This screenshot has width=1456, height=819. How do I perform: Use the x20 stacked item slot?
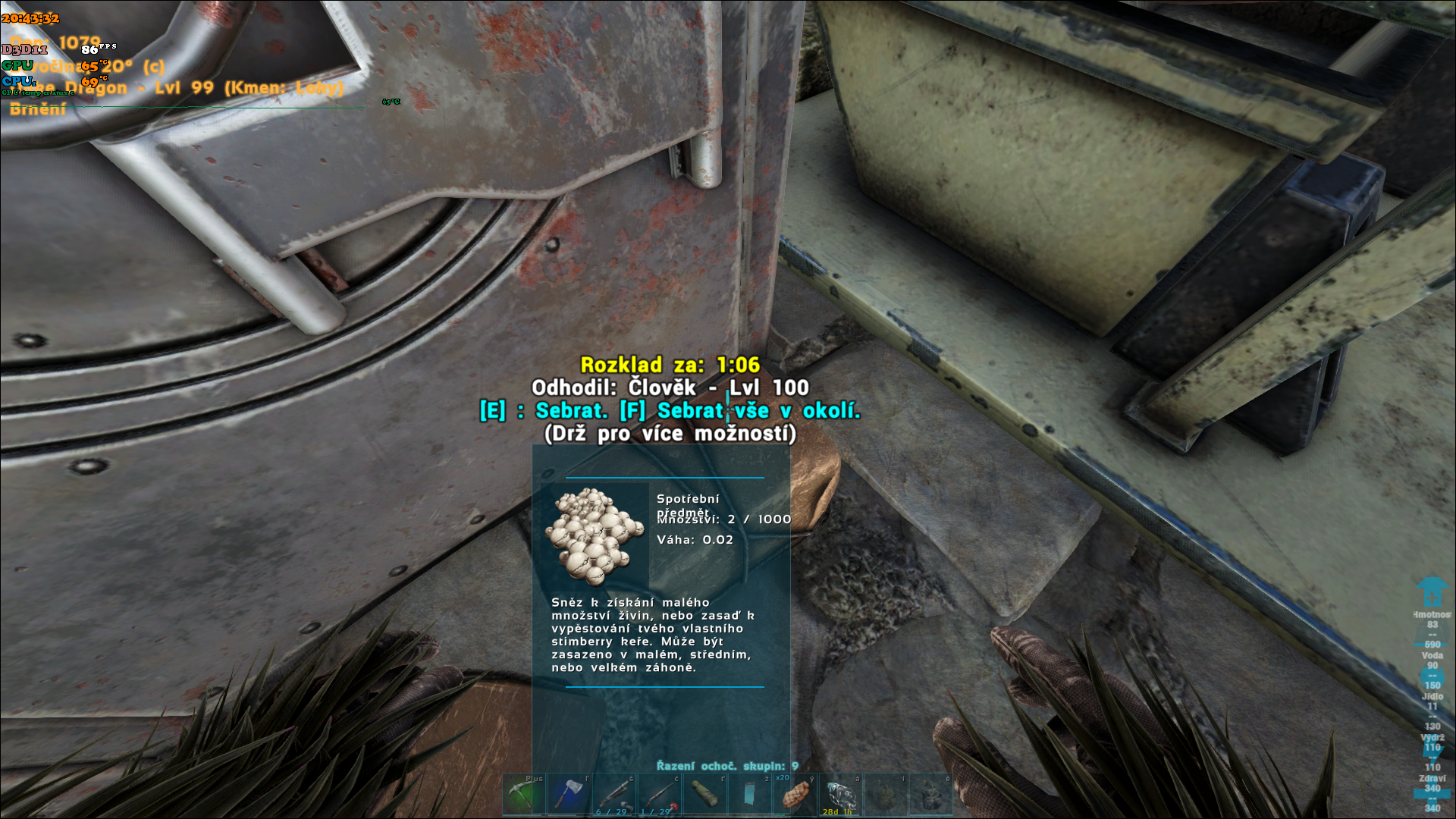tap(795, 795)
